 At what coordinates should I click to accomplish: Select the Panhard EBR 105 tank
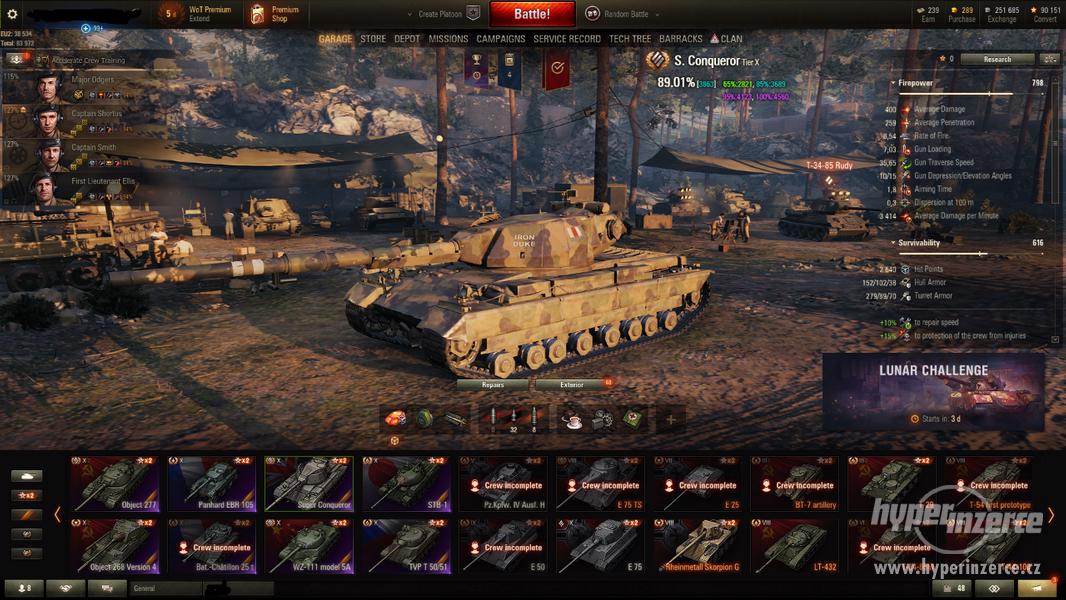click(x=211, y=484)
